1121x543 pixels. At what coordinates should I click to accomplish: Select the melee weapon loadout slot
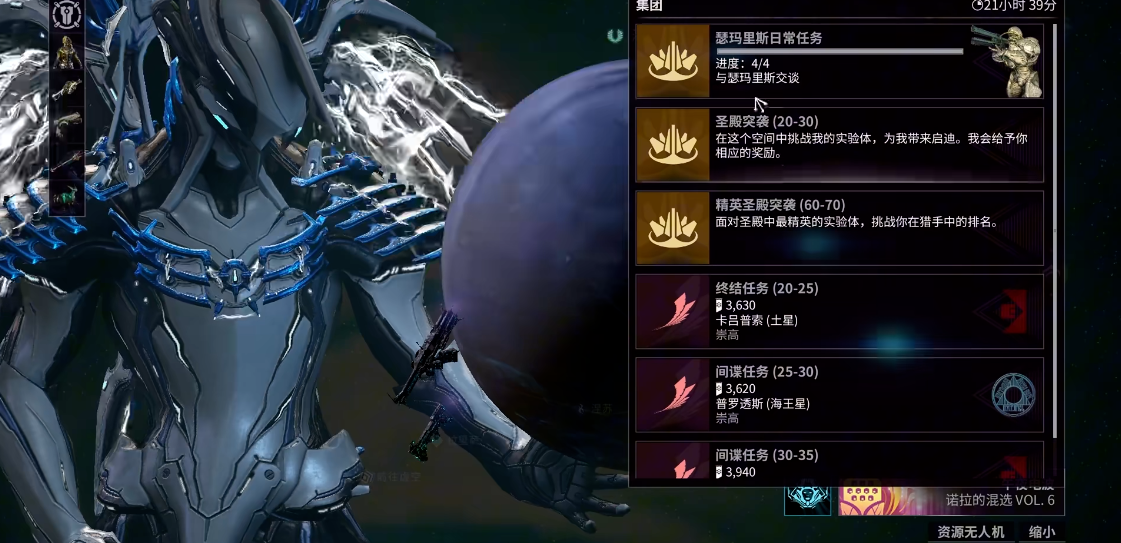point(67,160)
